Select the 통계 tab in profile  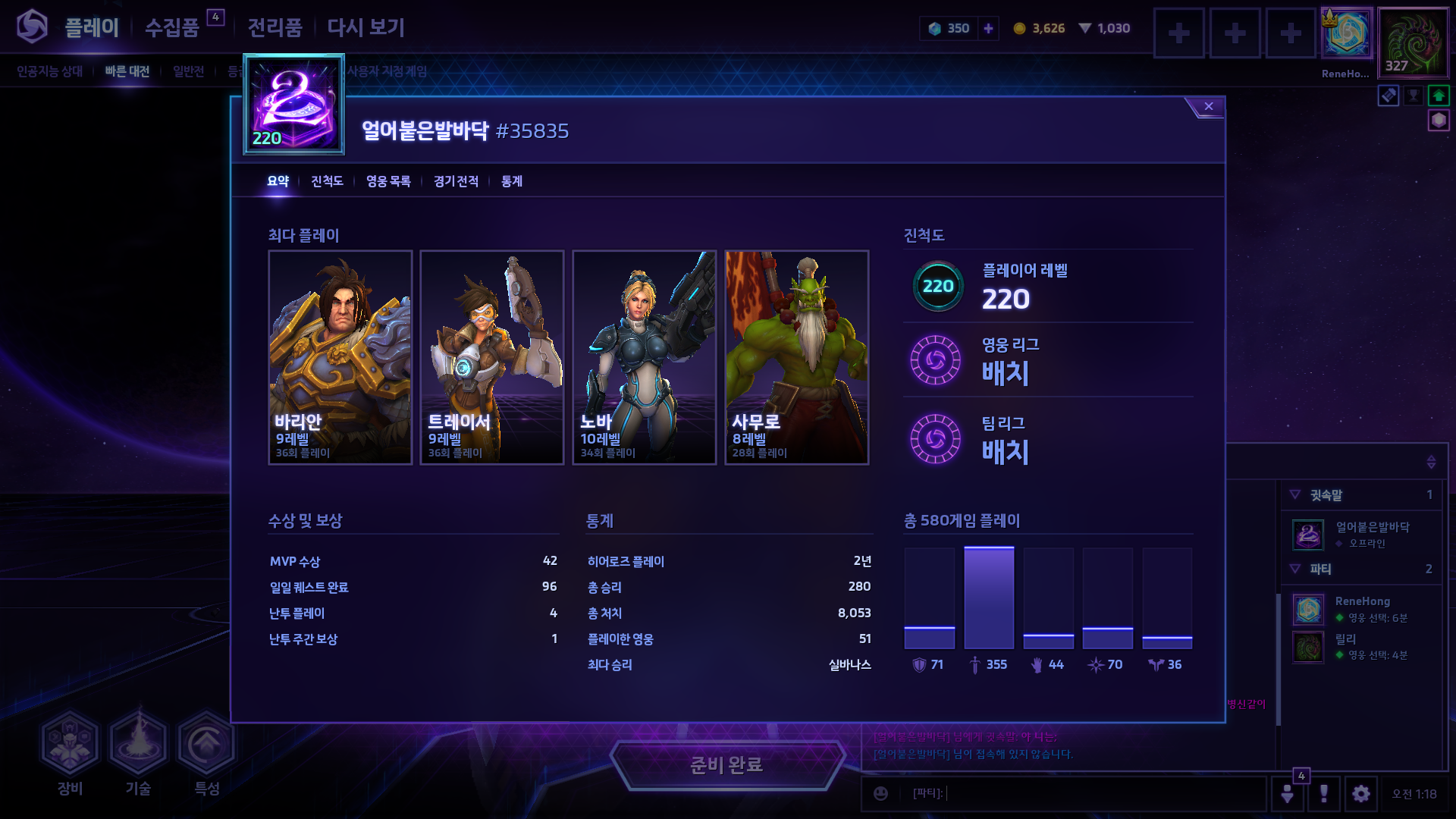click(512, 181)
